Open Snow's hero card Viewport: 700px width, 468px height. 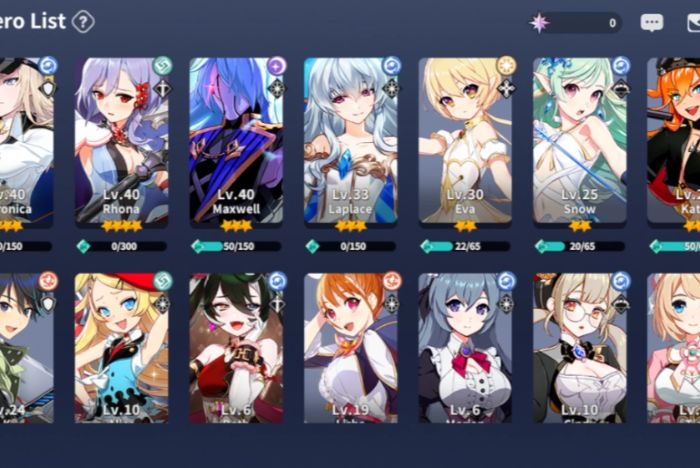[x=580, y=140]
